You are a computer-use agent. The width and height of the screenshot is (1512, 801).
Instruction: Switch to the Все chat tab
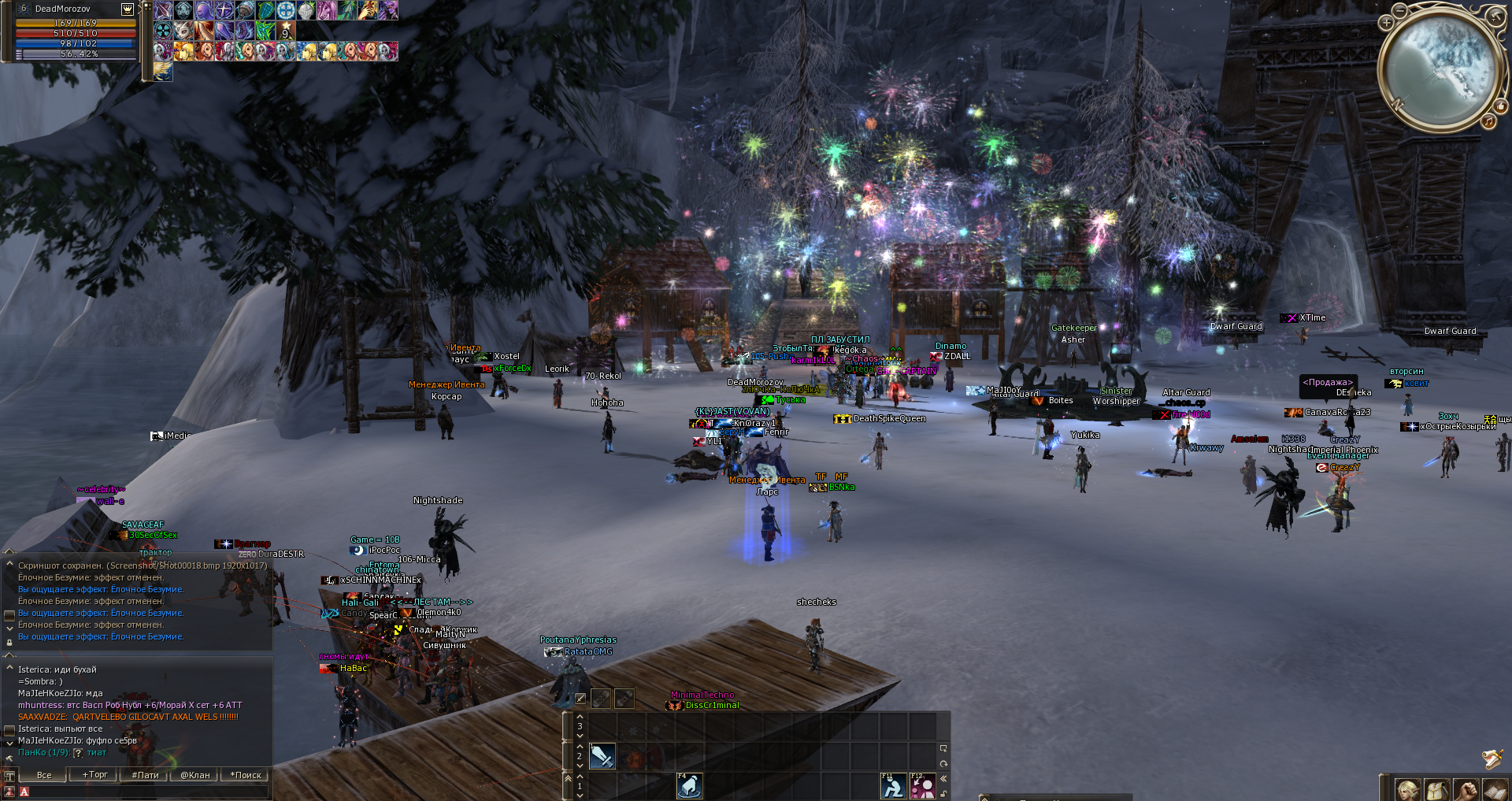coord(44,775)
